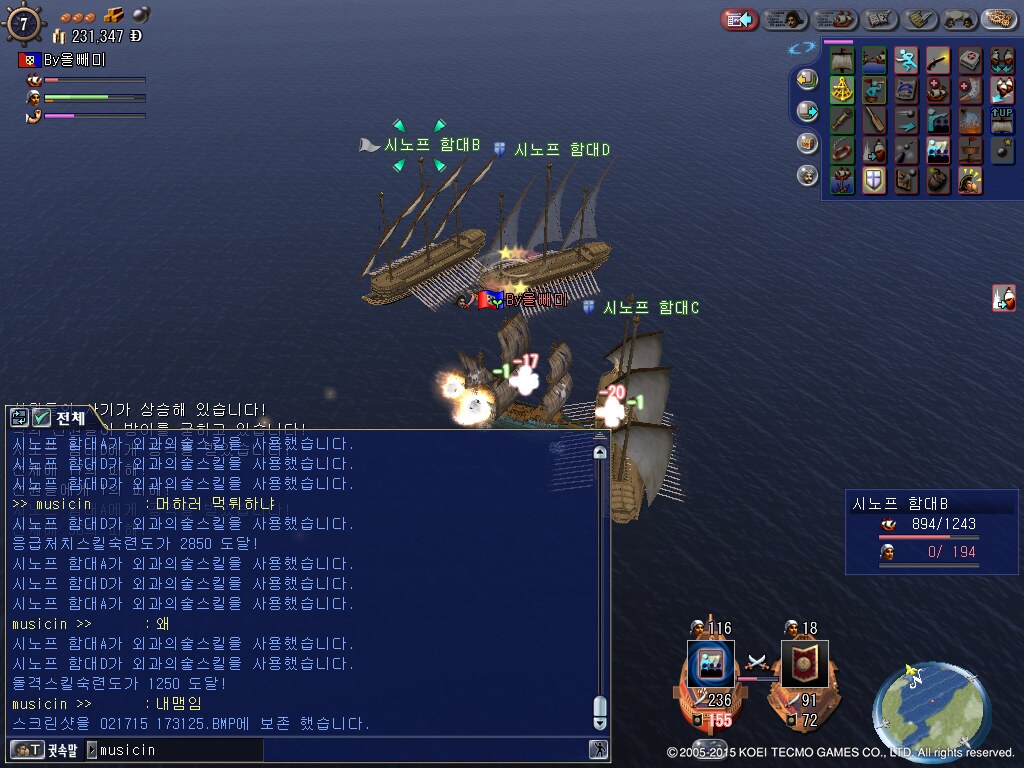Select the first aid kit skill
The height and width of the screenshot is (768, 1024).
pyautogui.click(x=971, y=60)
